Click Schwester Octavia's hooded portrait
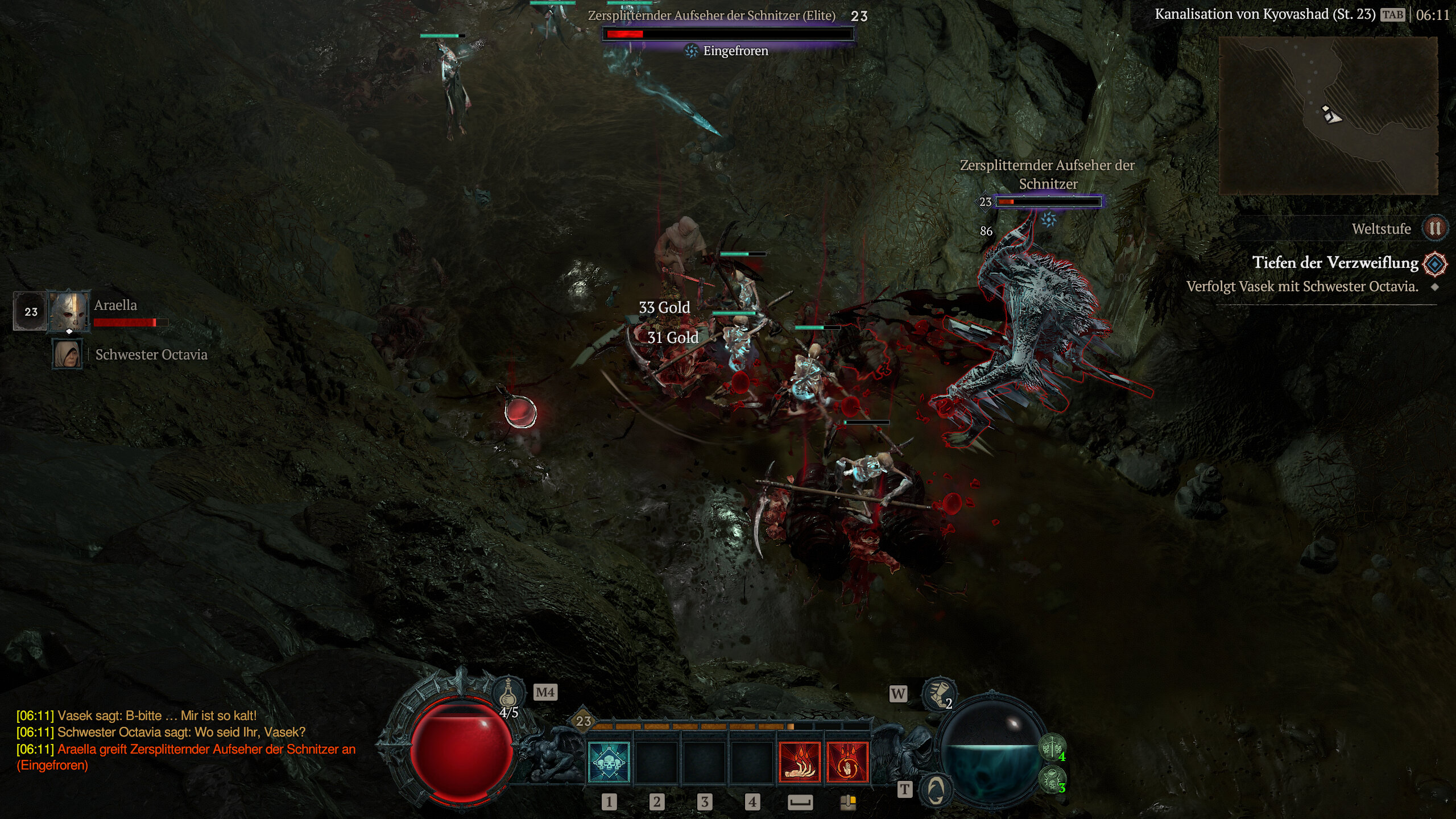 67,354
